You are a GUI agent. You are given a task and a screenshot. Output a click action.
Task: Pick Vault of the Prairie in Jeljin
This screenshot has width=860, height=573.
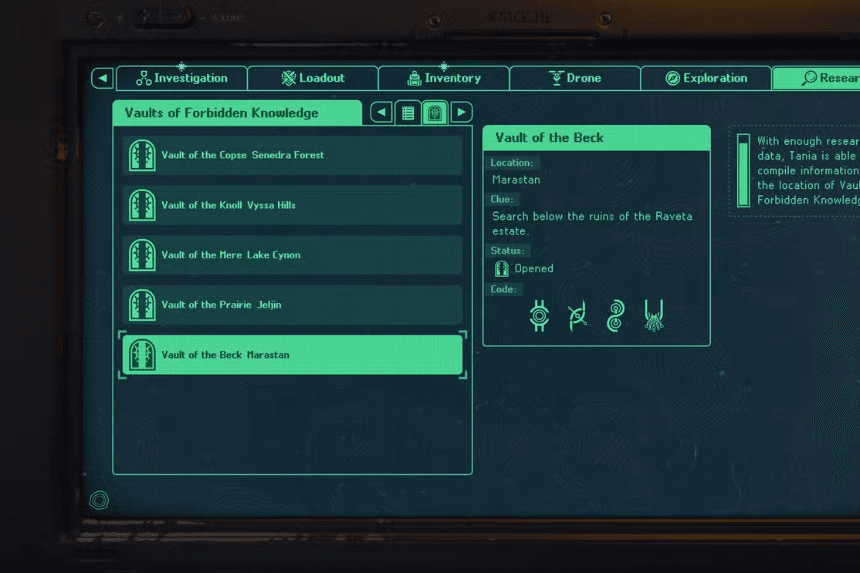(292, 305)
